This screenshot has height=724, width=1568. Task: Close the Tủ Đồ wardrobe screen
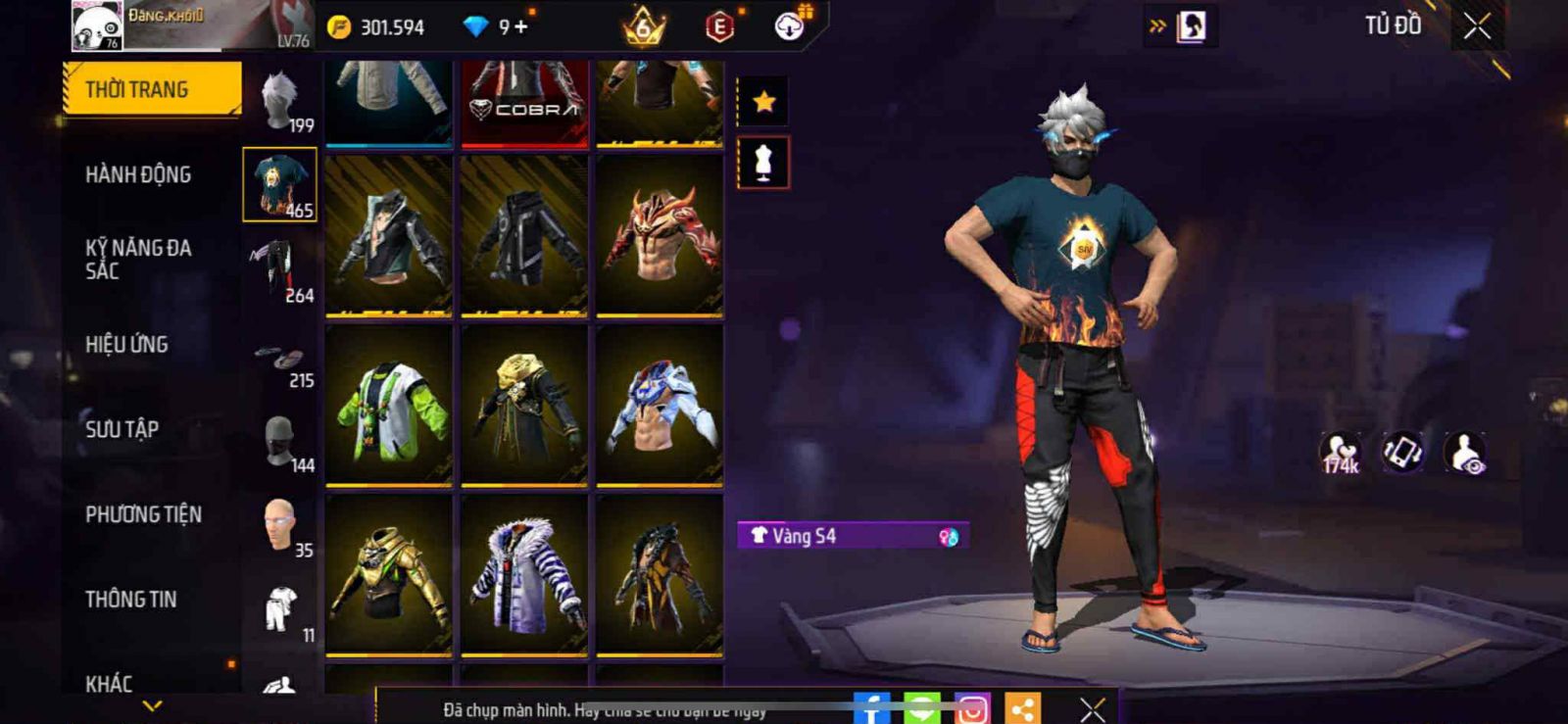(1477, 26)
